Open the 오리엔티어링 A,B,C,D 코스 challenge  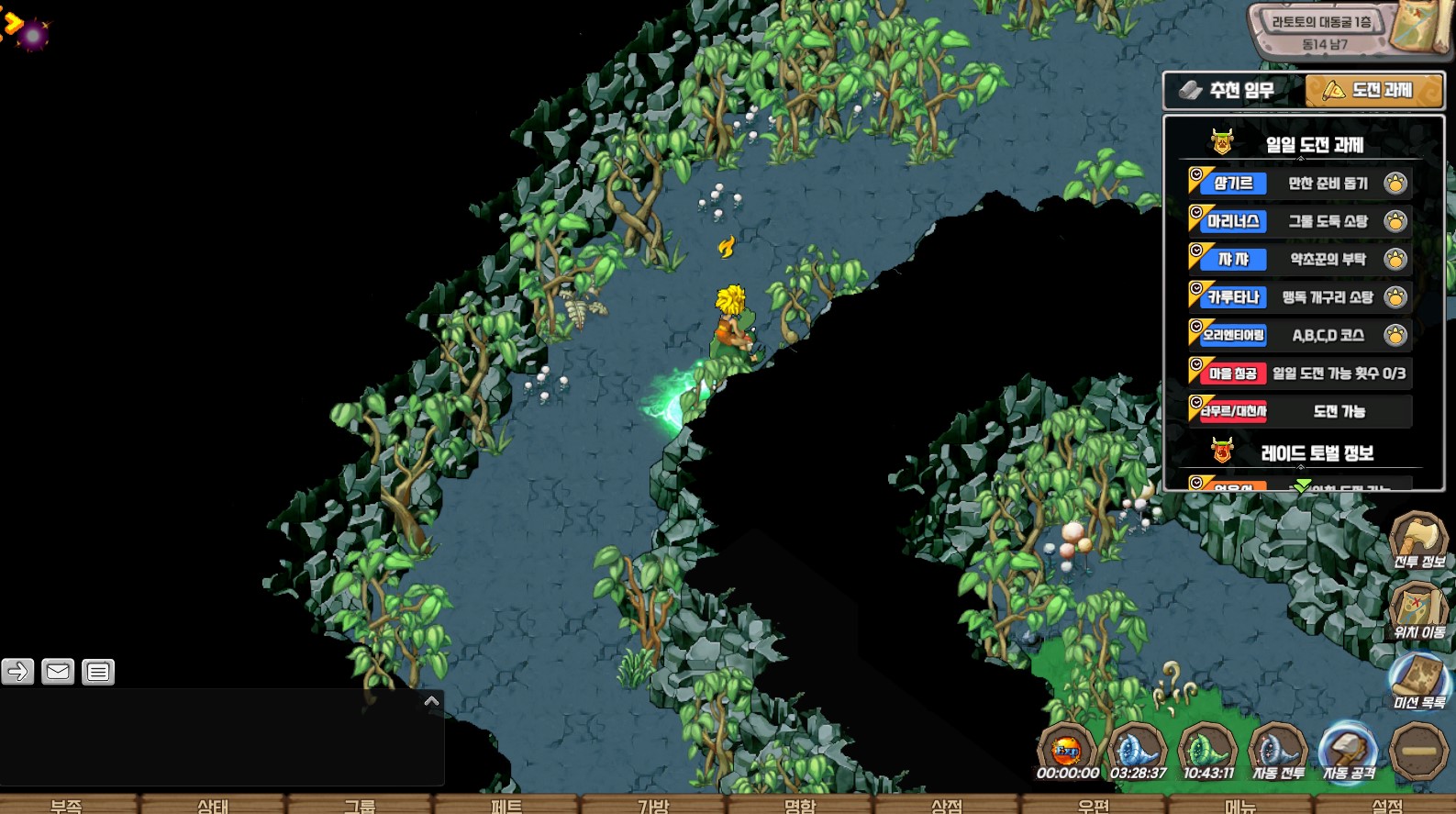click(1299, 336)
